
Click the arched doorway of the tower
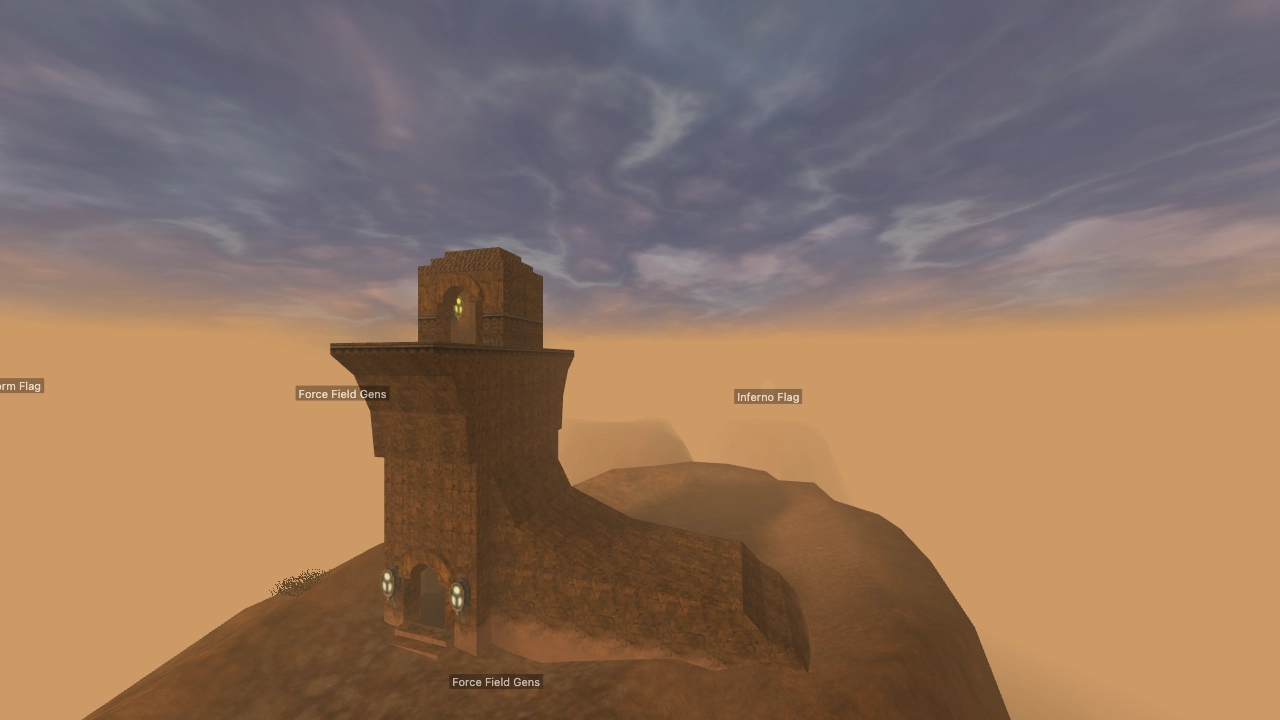428,600
